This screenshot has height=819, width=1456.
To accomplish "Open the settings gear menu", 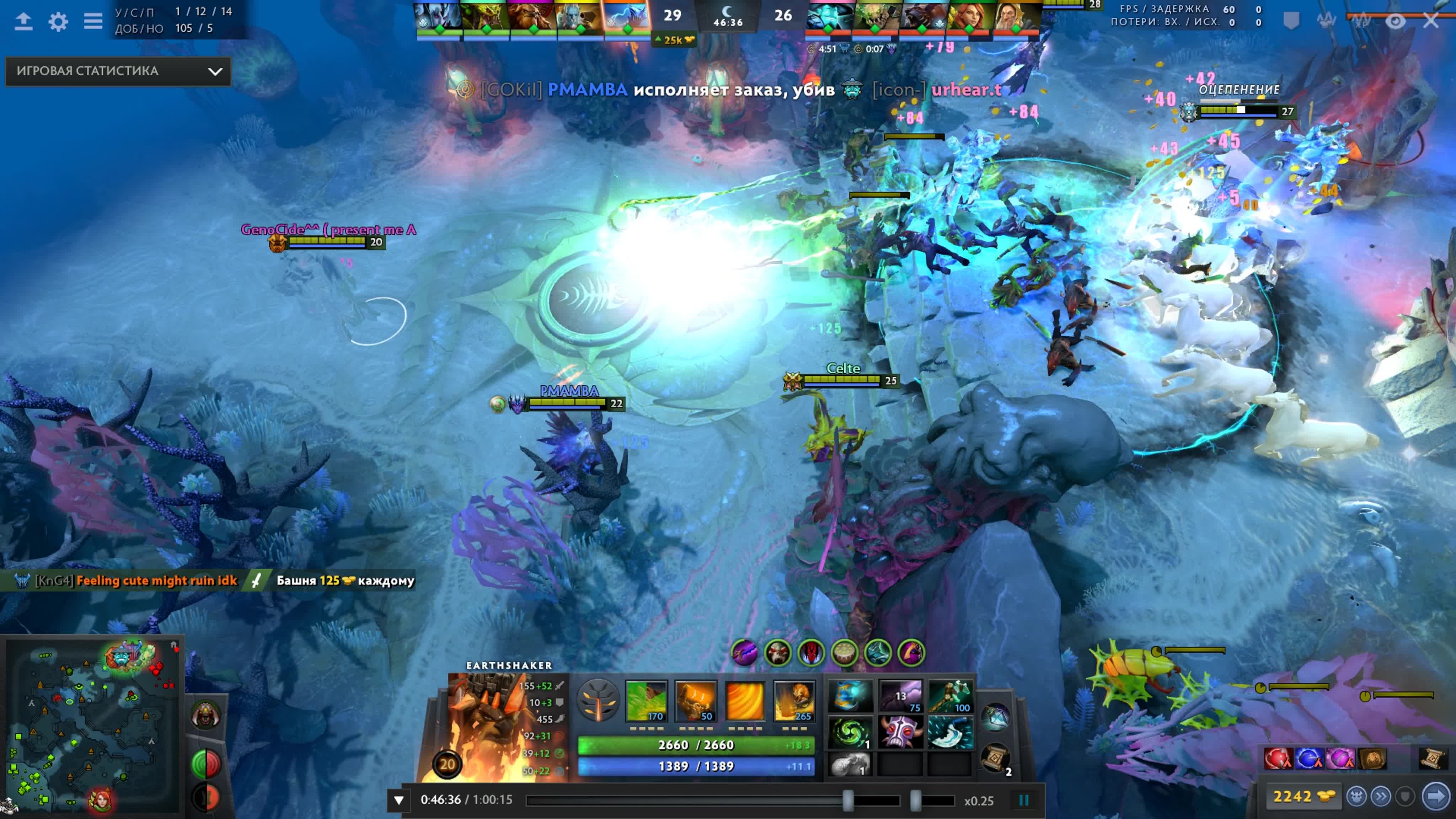I will [58, 21].
